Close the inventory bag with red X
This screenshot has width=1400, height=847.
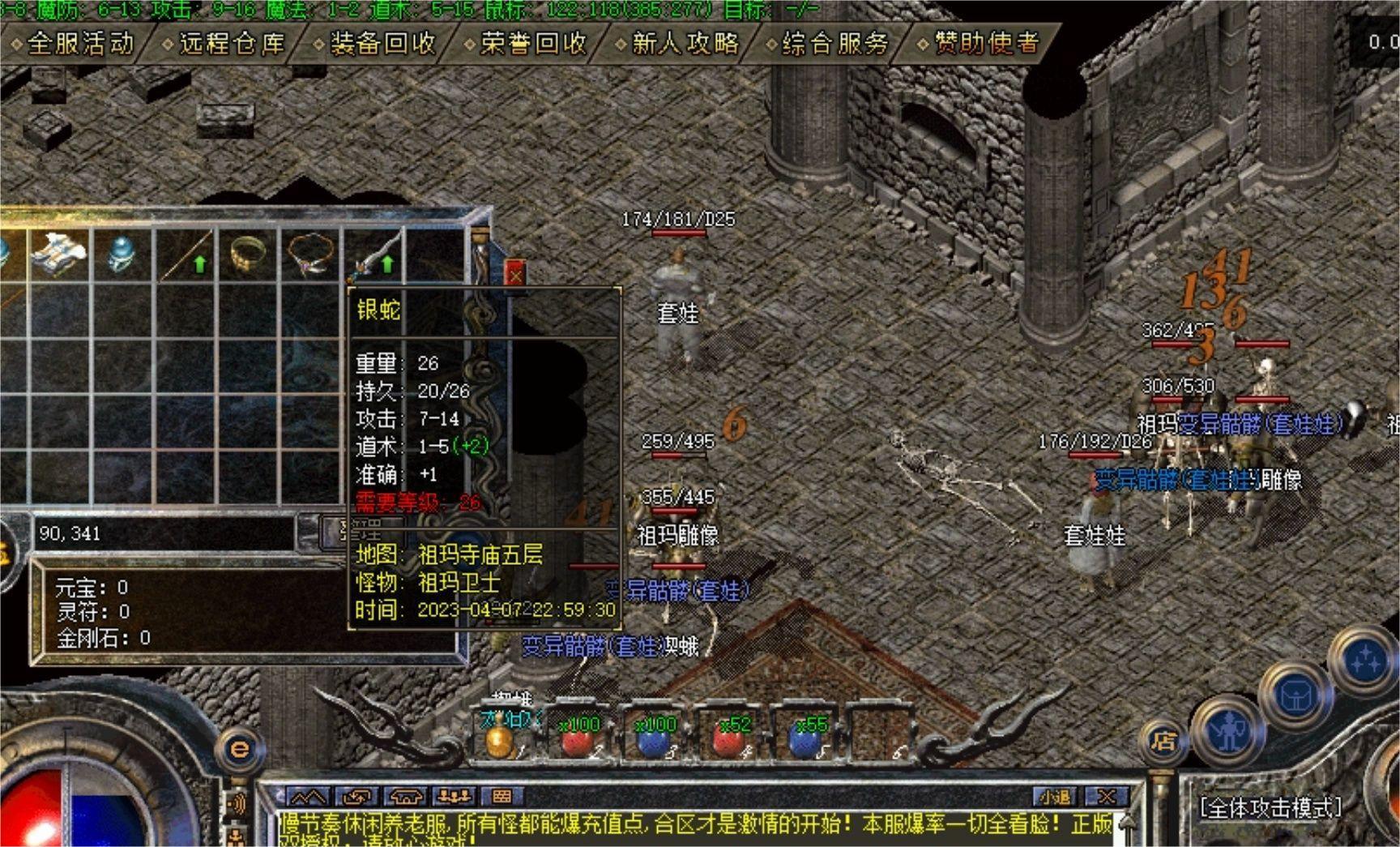[x=515, y=275]
